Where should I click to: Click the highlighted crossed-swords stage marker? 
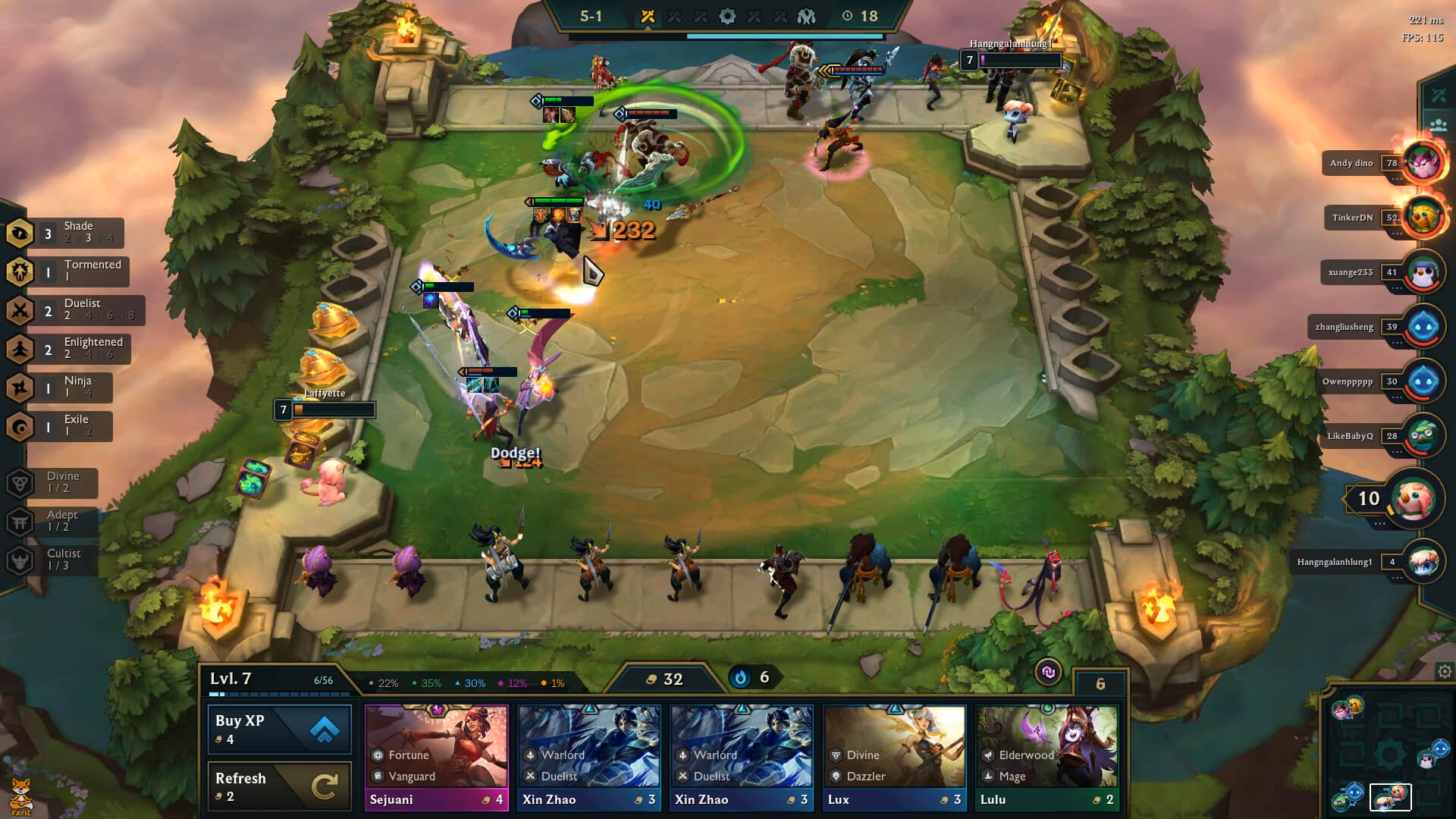point(648,14)
